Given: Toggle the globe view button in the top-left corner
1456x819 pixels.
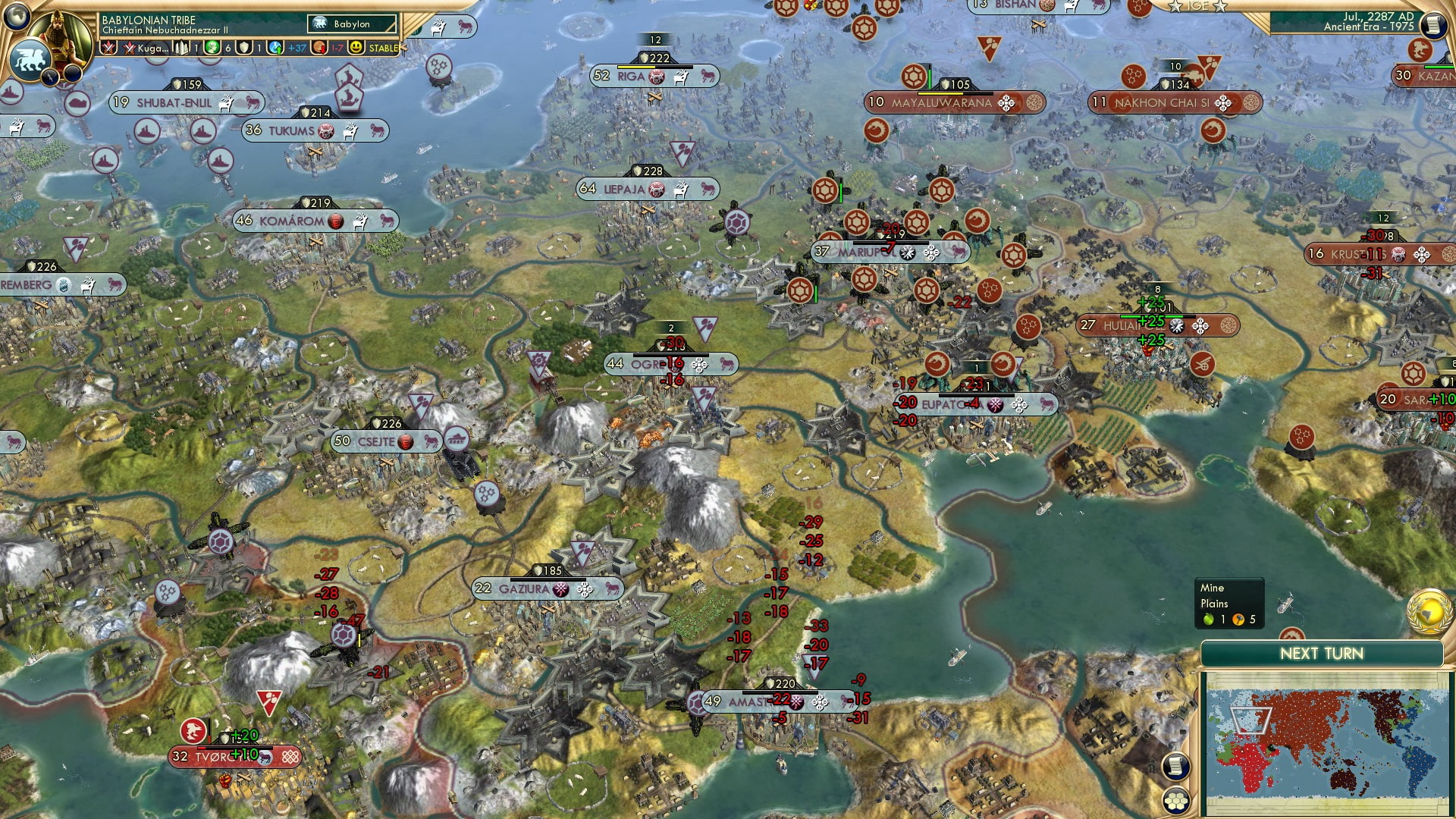Looking at the screenshot, I should (15, 17).
